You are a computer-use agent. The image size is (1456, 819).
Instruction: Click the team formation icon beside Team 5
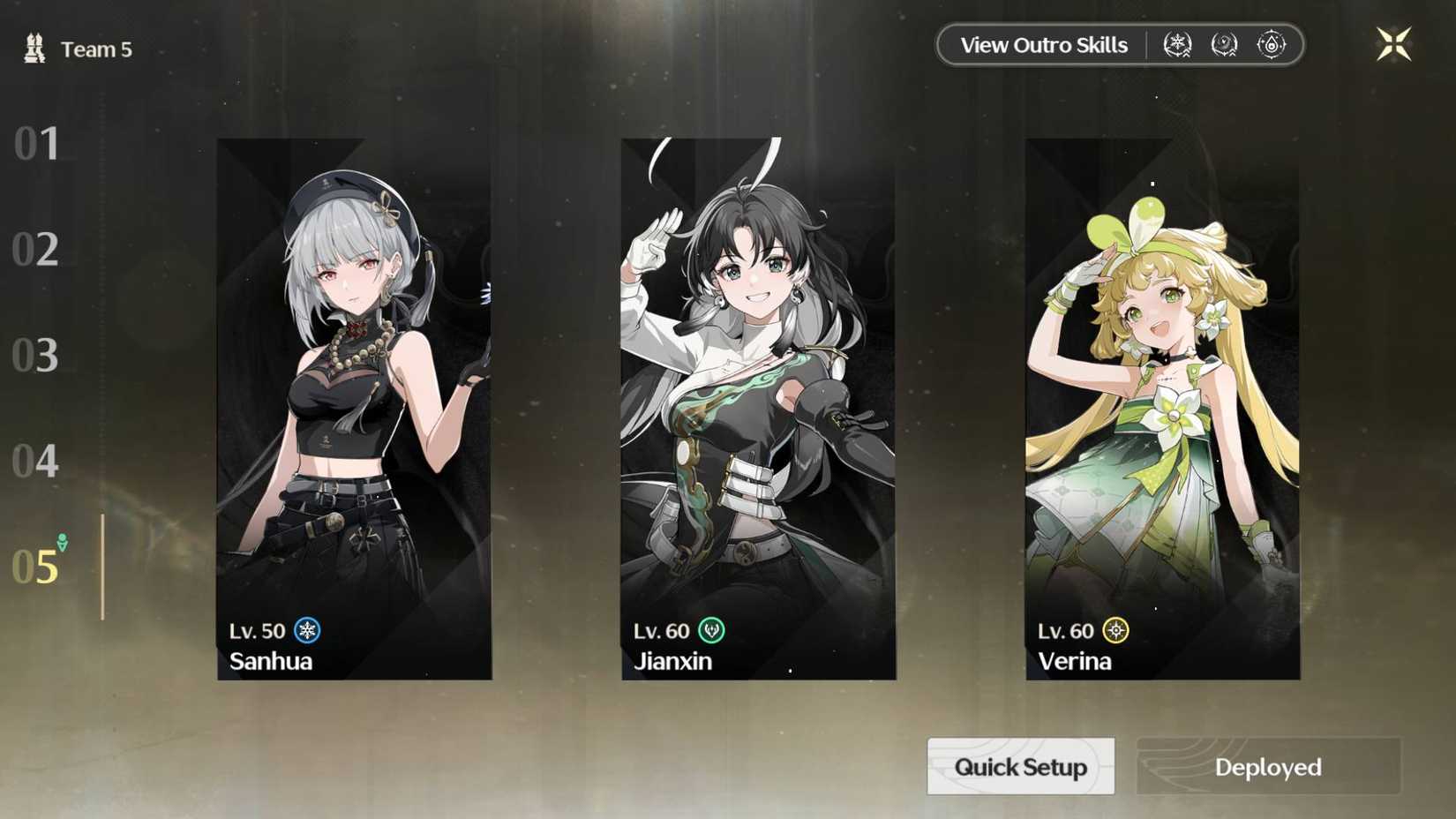pos(32,47)
